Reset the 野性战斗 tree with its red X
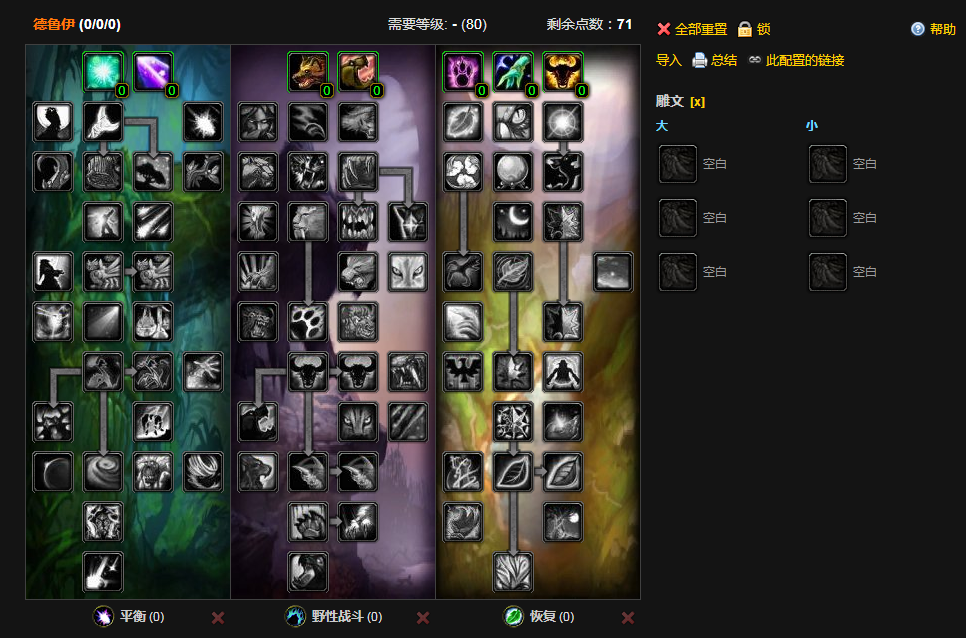Viewport: 966px width, 638px height. 423,617
